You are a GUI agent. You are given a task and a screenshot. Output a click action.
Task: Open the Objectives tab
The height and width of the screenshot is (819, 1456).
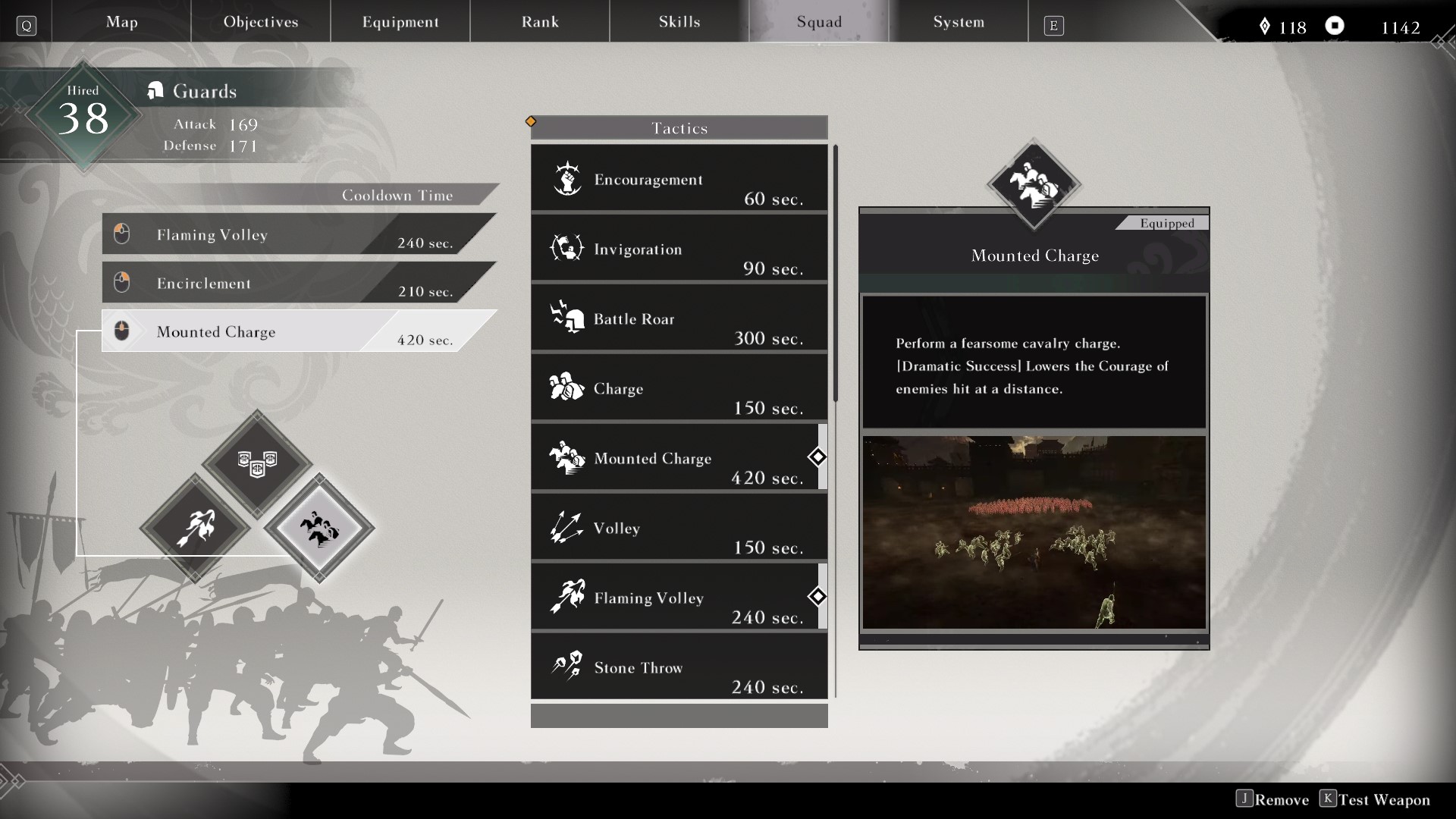click(x=261, y=22)
